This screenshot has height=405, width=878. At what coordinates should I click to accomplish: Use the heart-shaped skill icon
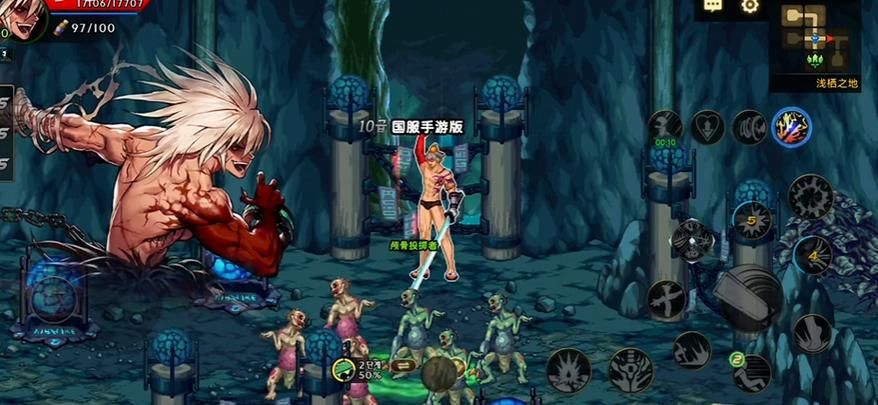(707, 127)
